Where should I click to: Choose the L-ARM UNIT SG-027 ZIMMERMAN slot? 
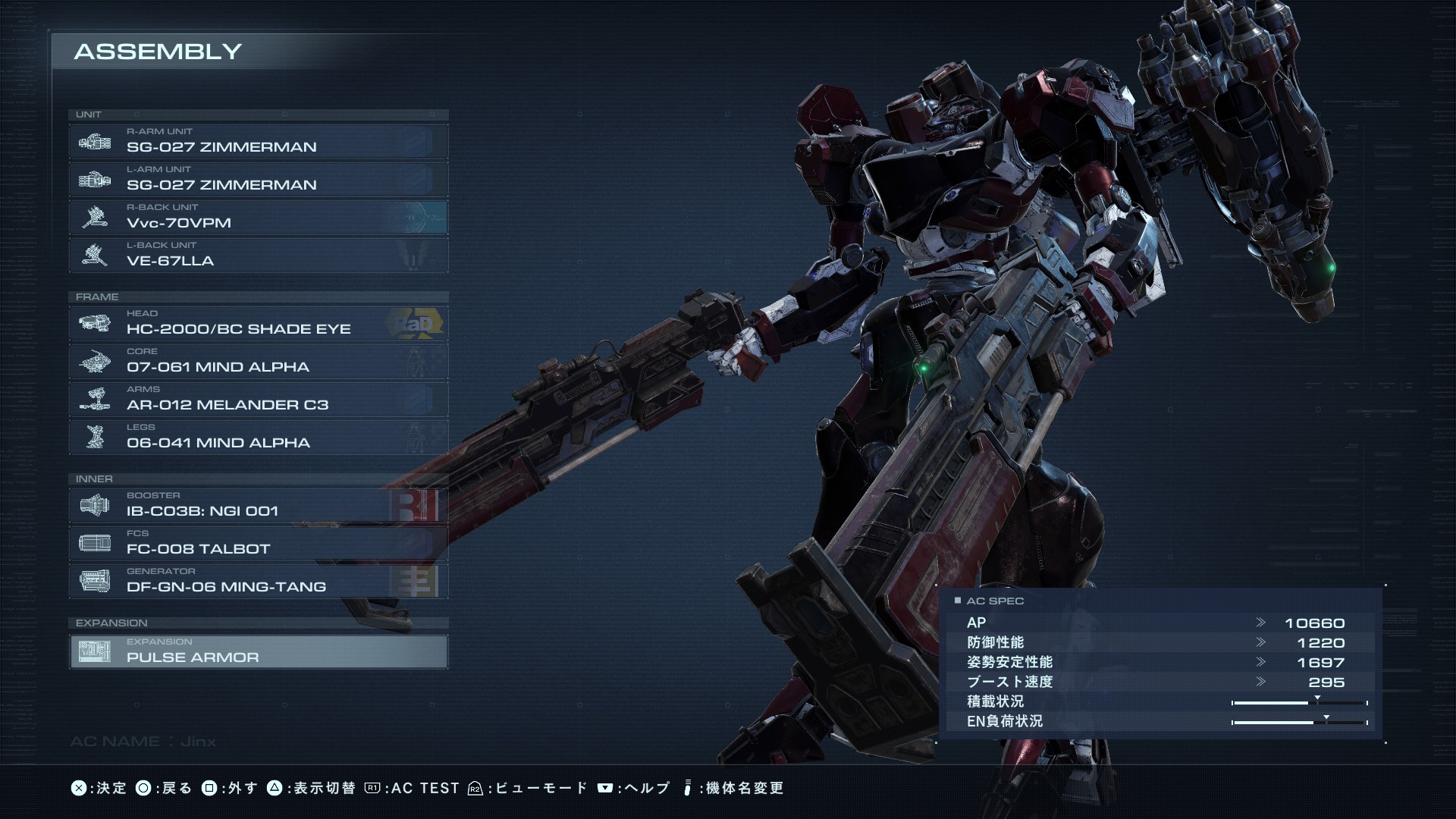tap(259, 179)
